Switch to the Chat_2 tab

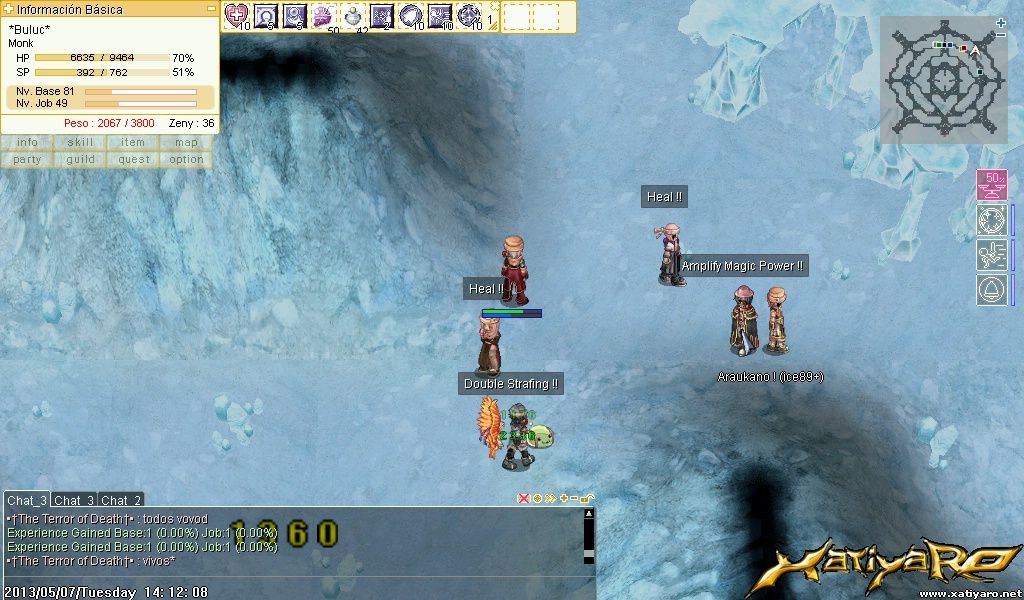click(121, 500)
